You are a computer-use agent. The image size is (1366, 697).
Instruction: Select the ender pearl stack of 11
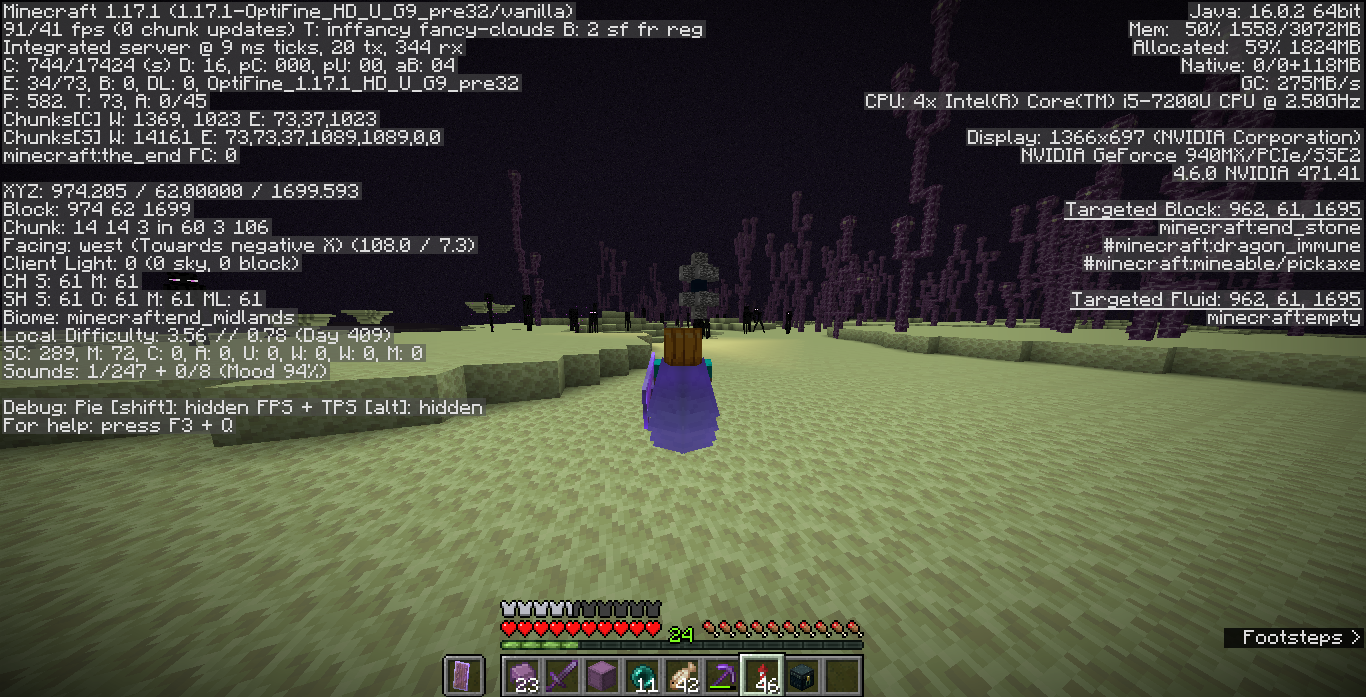pyautogui.click(x=642, y=675)
